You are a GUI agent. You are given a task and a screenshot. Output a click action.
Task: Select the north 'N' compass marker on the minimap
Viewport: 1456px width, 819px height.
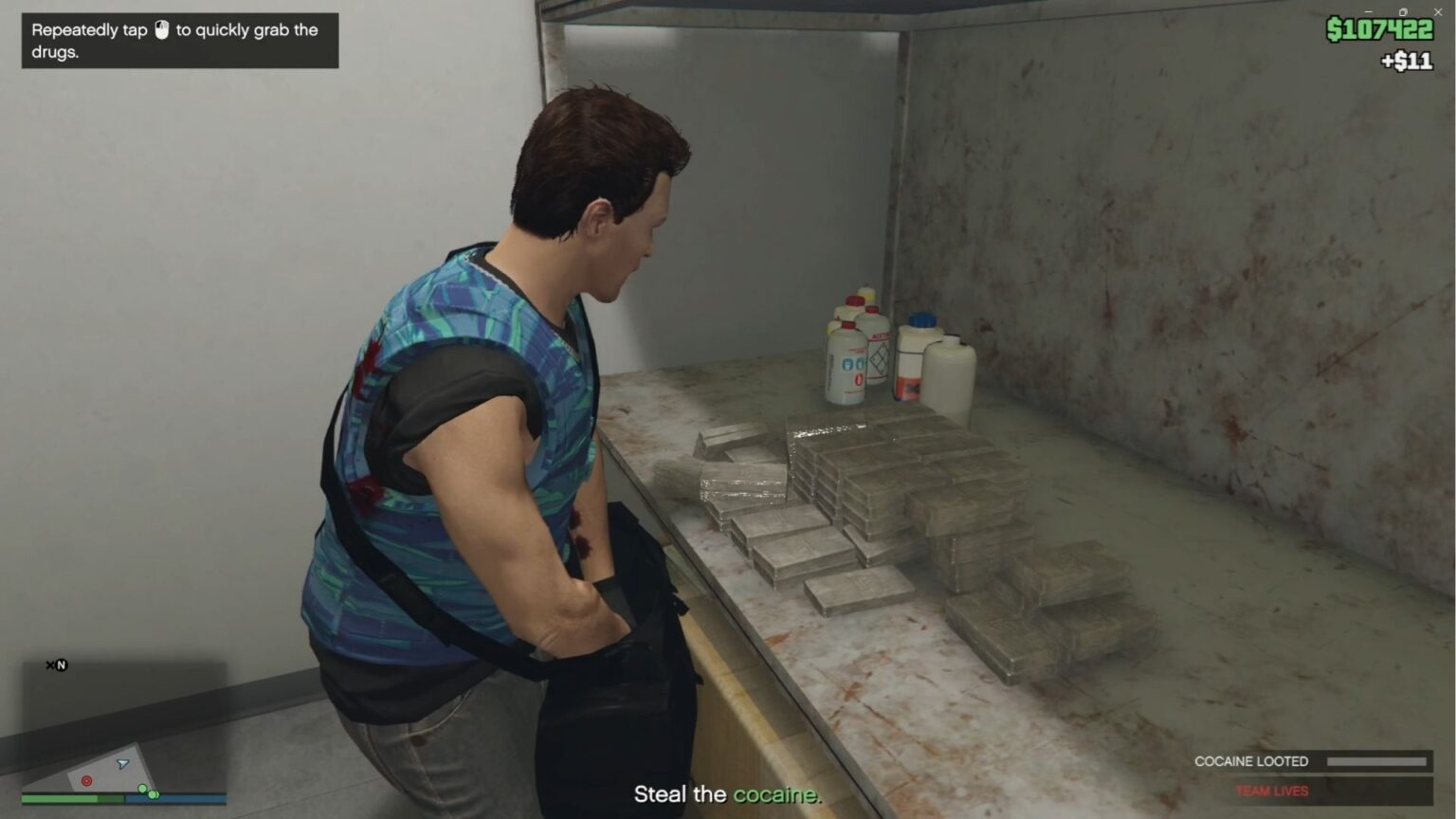tap(62, 664)
